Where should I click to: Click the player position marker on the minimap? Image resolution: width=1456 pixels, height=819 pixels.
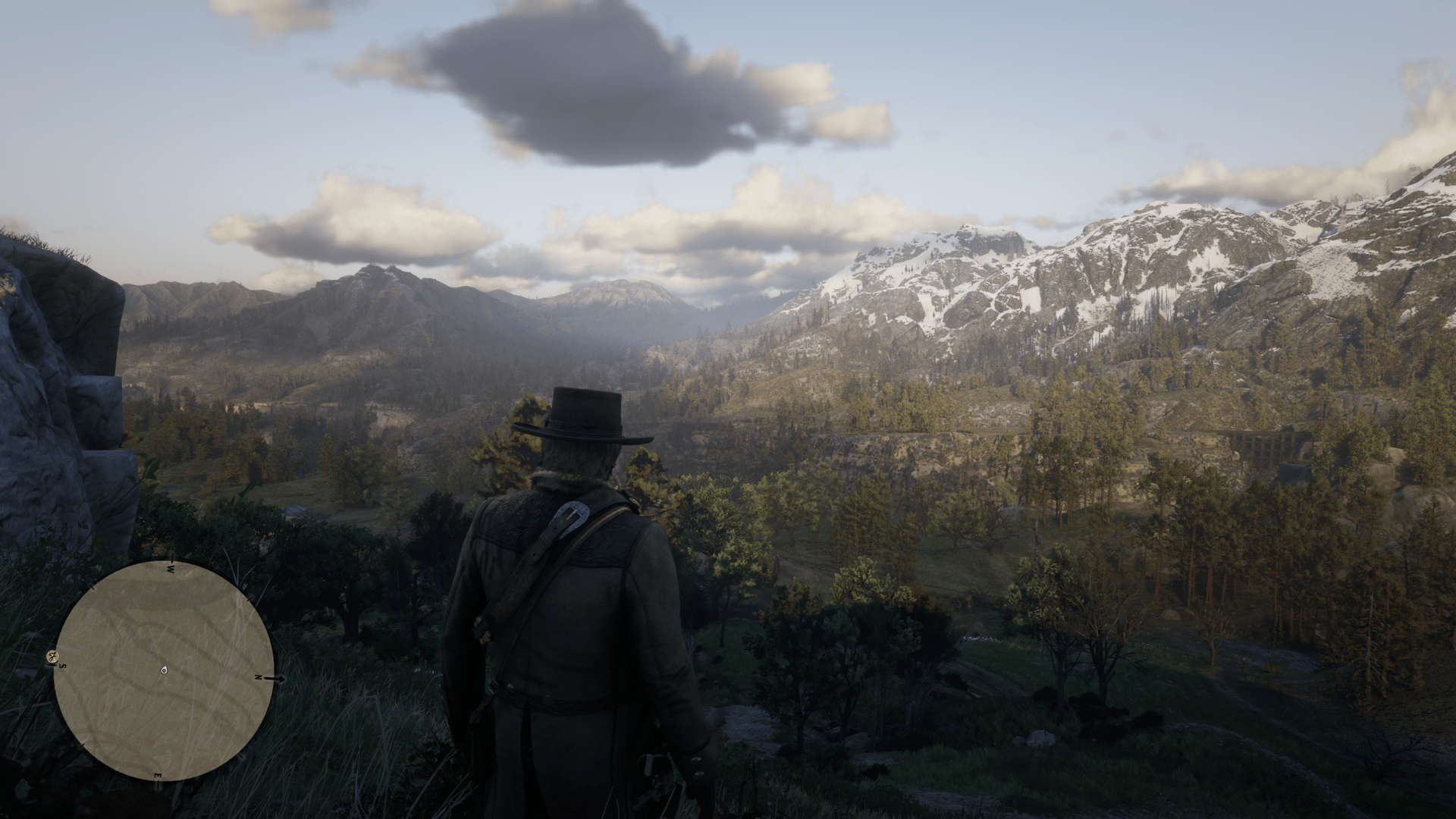point(164,670)
